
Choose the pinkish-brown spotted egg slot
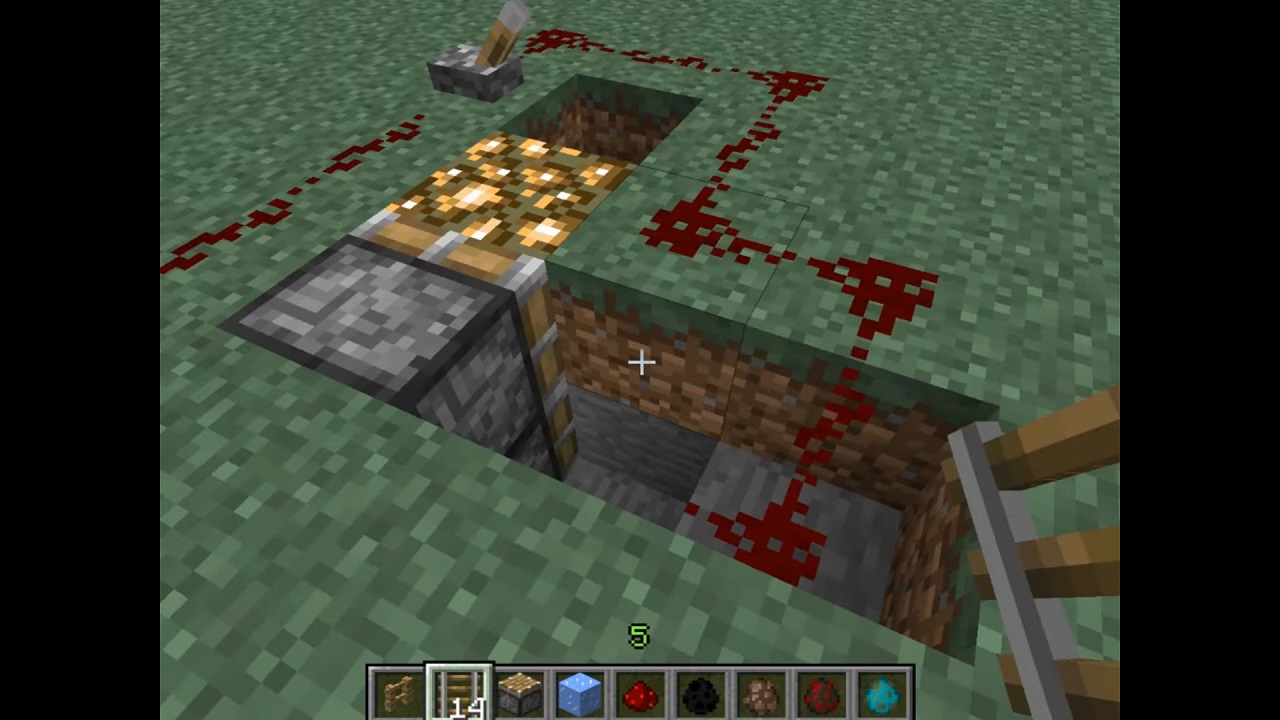point(762,694)
